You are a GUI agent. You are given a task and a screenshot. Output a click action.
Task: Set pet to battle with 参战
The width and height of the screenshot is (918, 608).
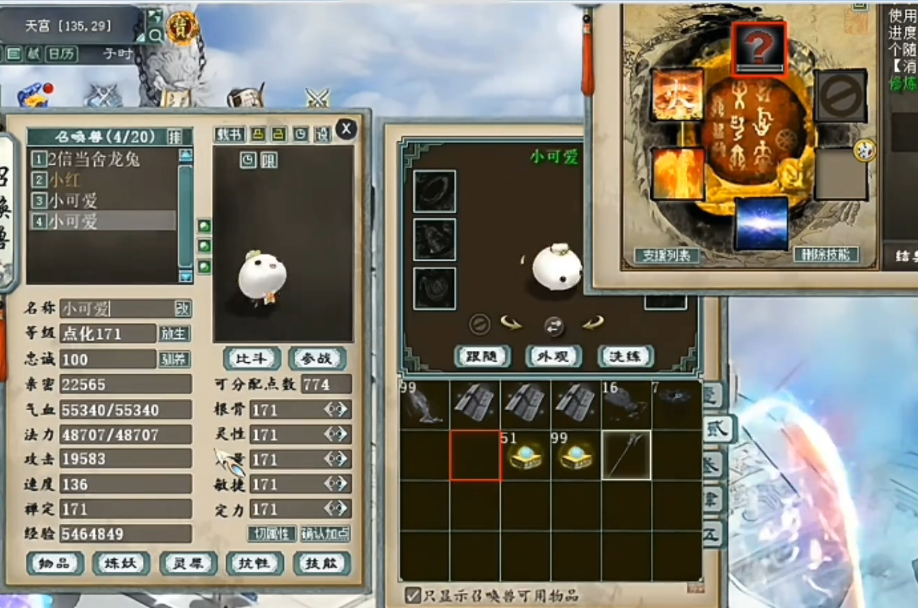click(317, 359)
